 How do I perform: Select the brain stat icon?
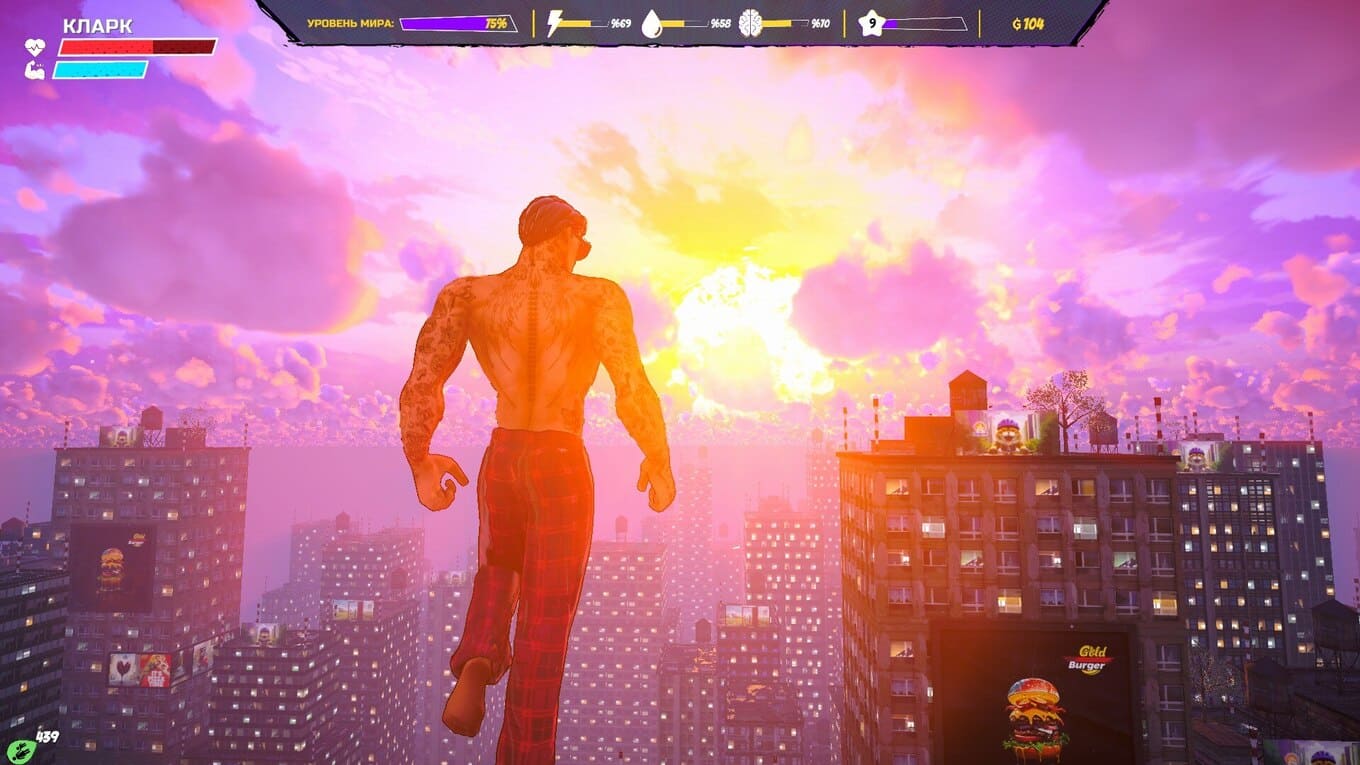pyautogui.click(x=751, y=23)
